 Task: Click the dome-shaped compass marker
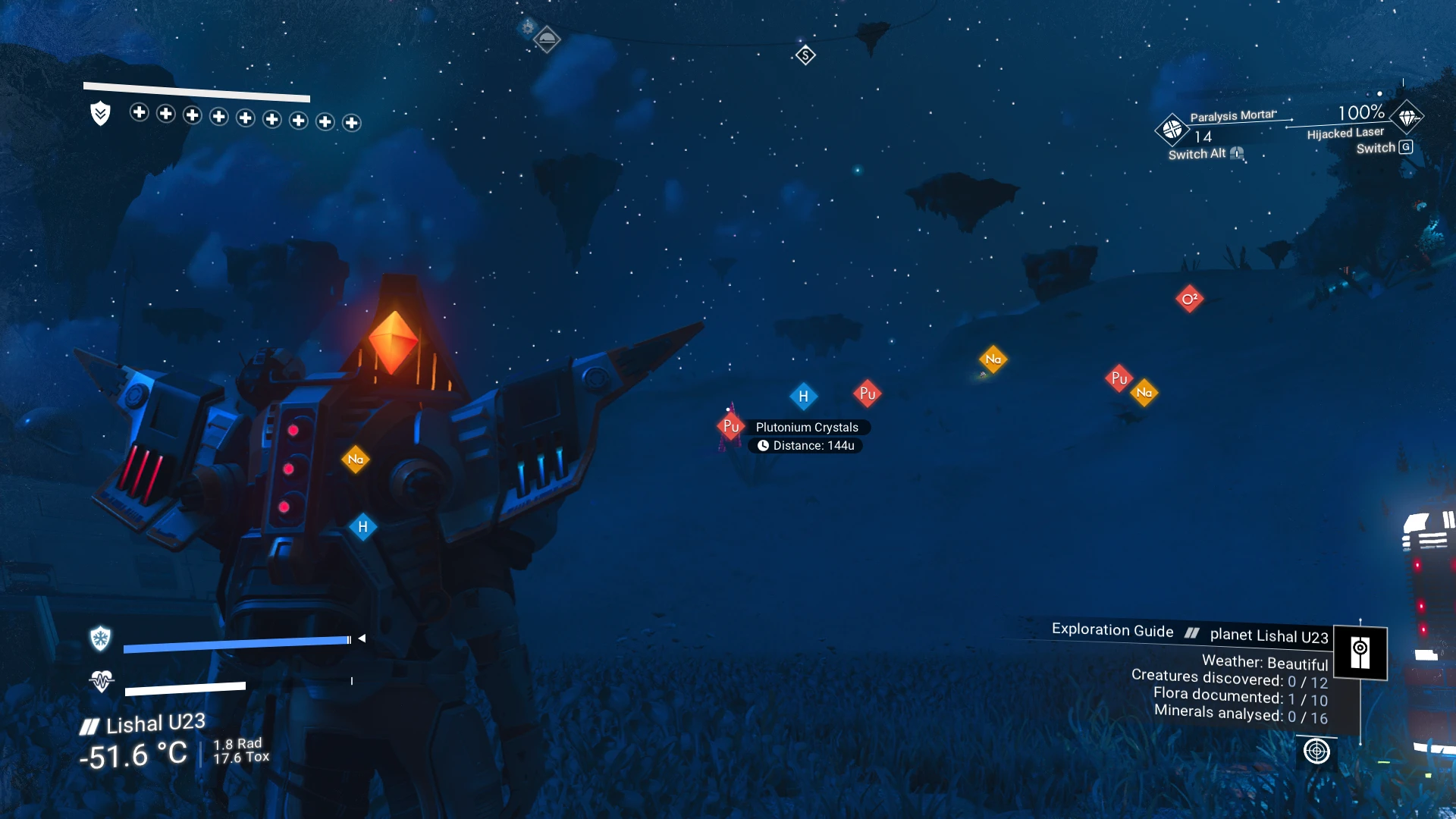coord(547,38)
